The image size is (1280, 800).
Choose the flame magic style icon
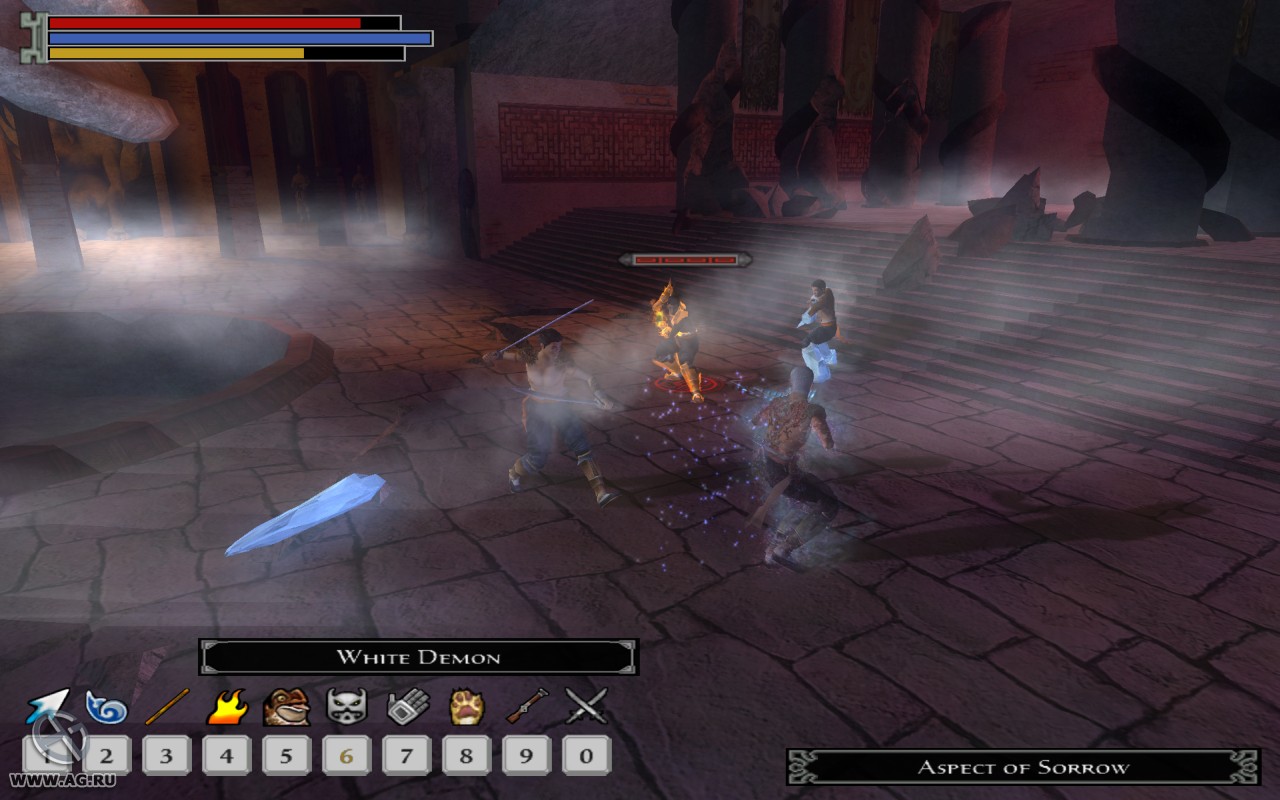227,706
